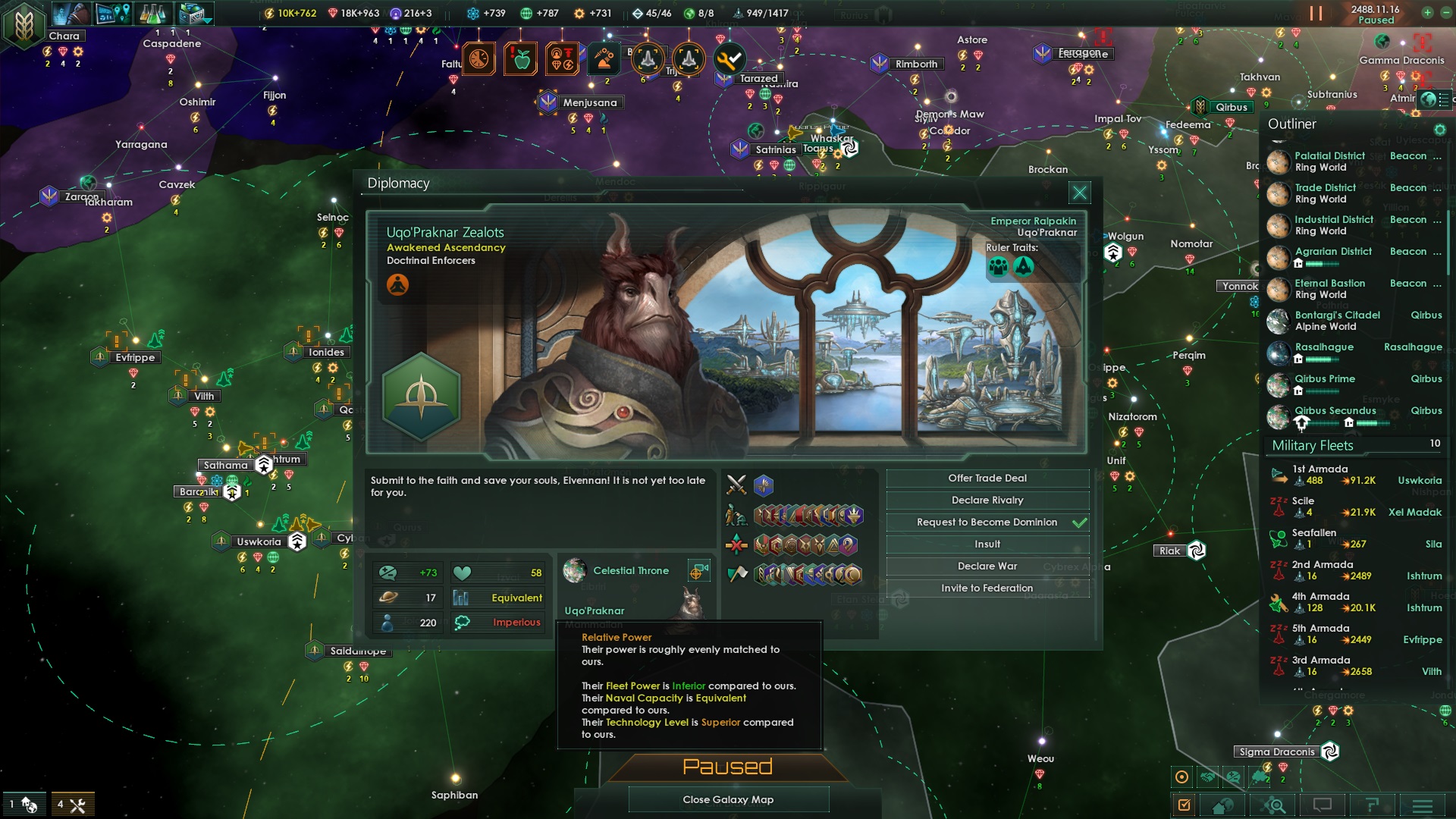Screen dimensions: 1456x819
Task: Open the food shortage apple alert icon
Action: [x=521, y=58]
